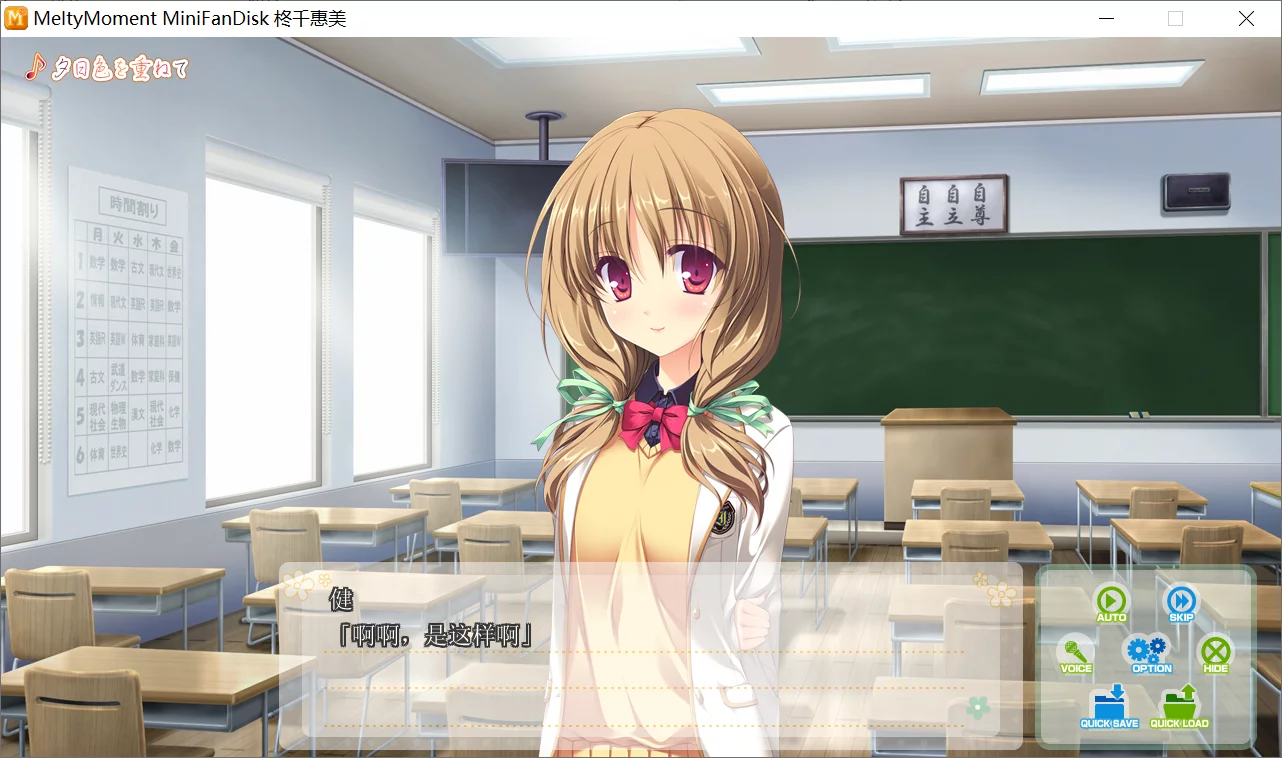The width and height of the screenshot is (1282, 758).
Task: Minimize the game window
Action: 1105,18
